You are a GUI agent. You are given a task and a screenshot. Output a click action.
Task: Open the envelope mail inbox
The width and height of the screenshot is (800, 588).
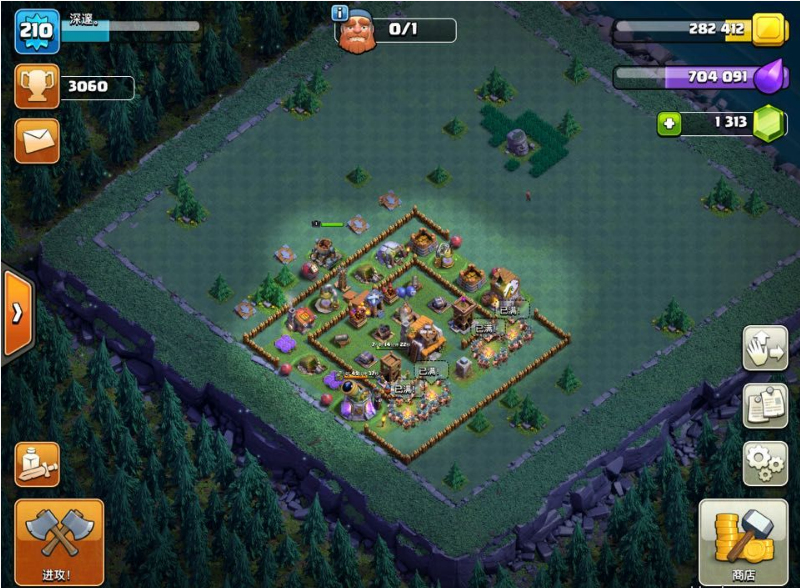pyautogui.click(x=37, y=140)
